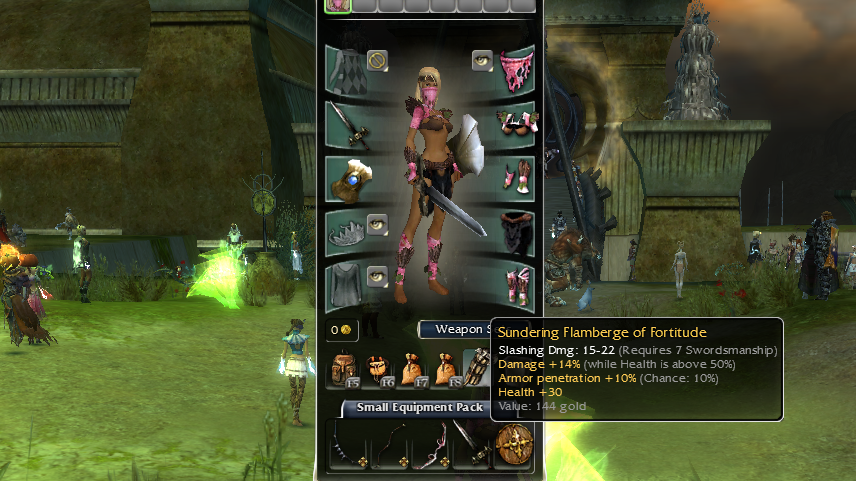Viewport: 856px width, 481px height.
Task: Toggle the costume show/hide circle icon
Action: click(377, 61)
